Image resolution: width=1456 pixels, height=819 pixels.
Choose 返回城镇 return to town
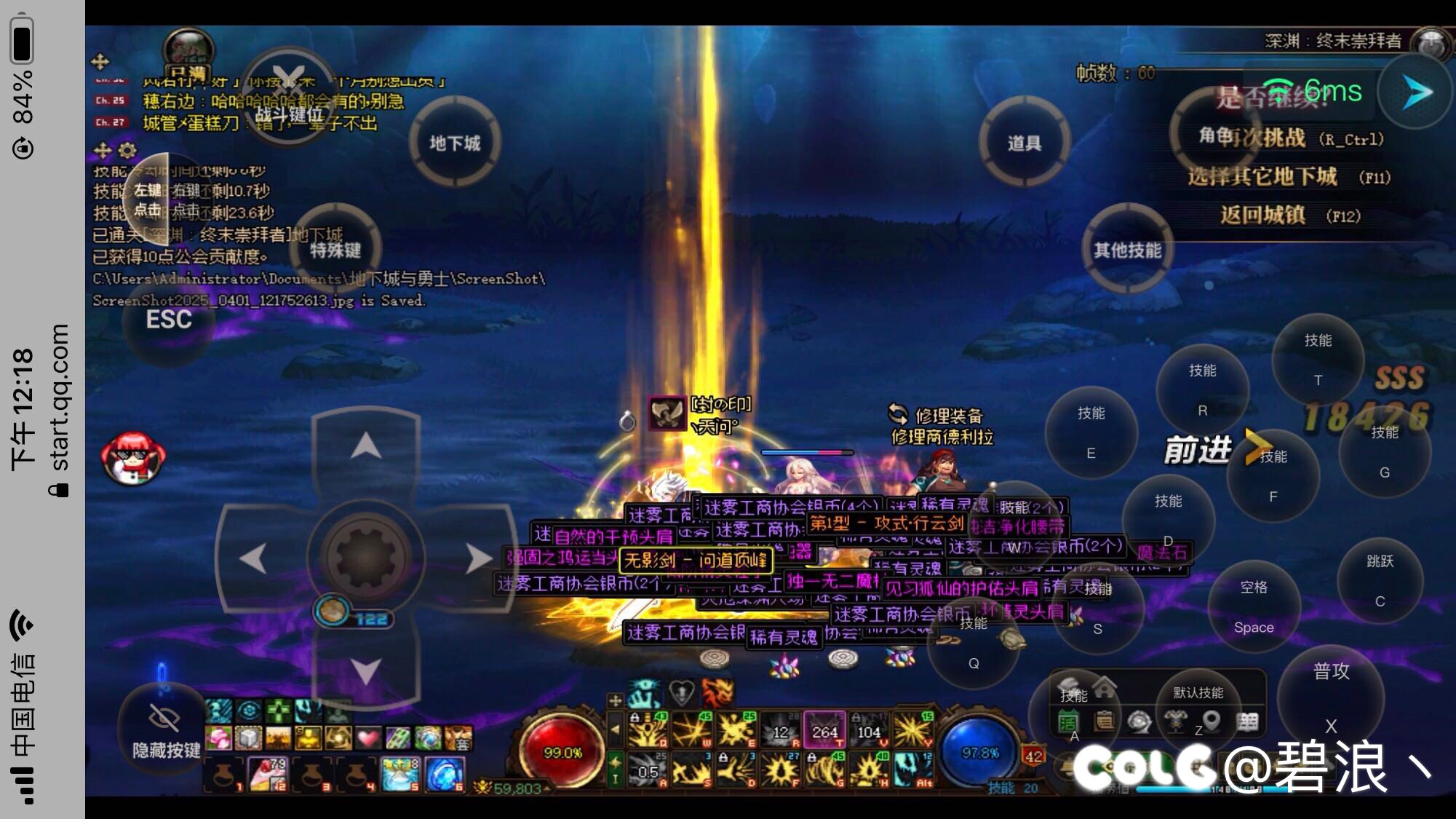click(x=1262, y=215)
